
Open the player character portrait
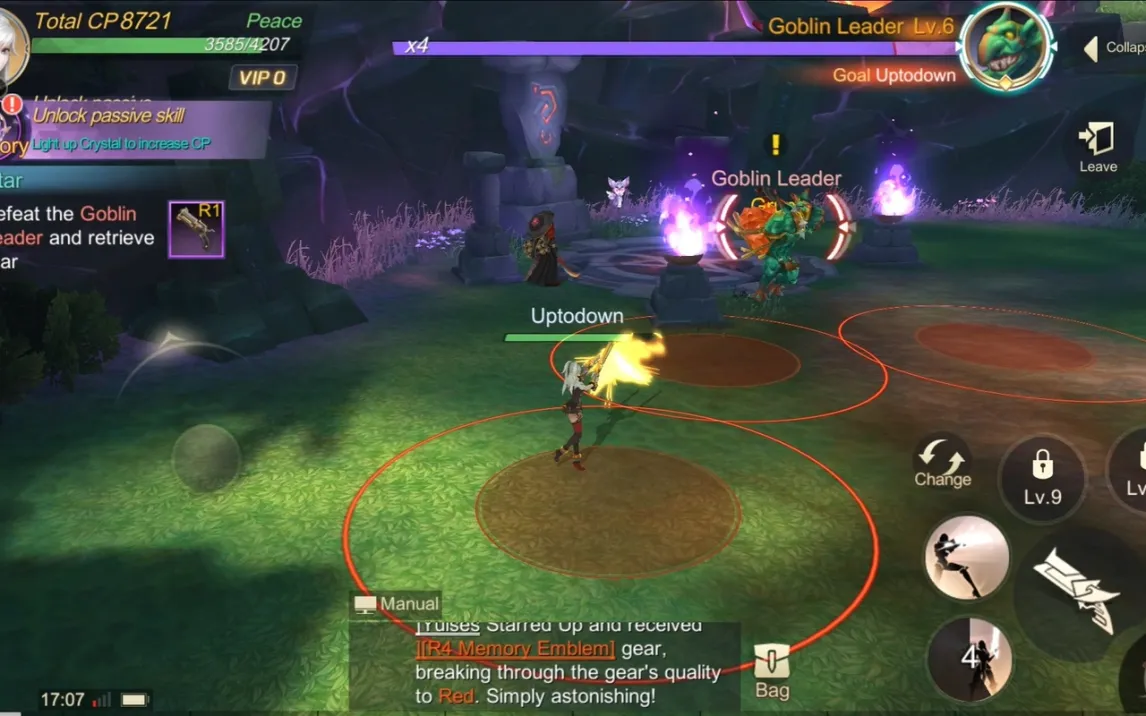10,45
